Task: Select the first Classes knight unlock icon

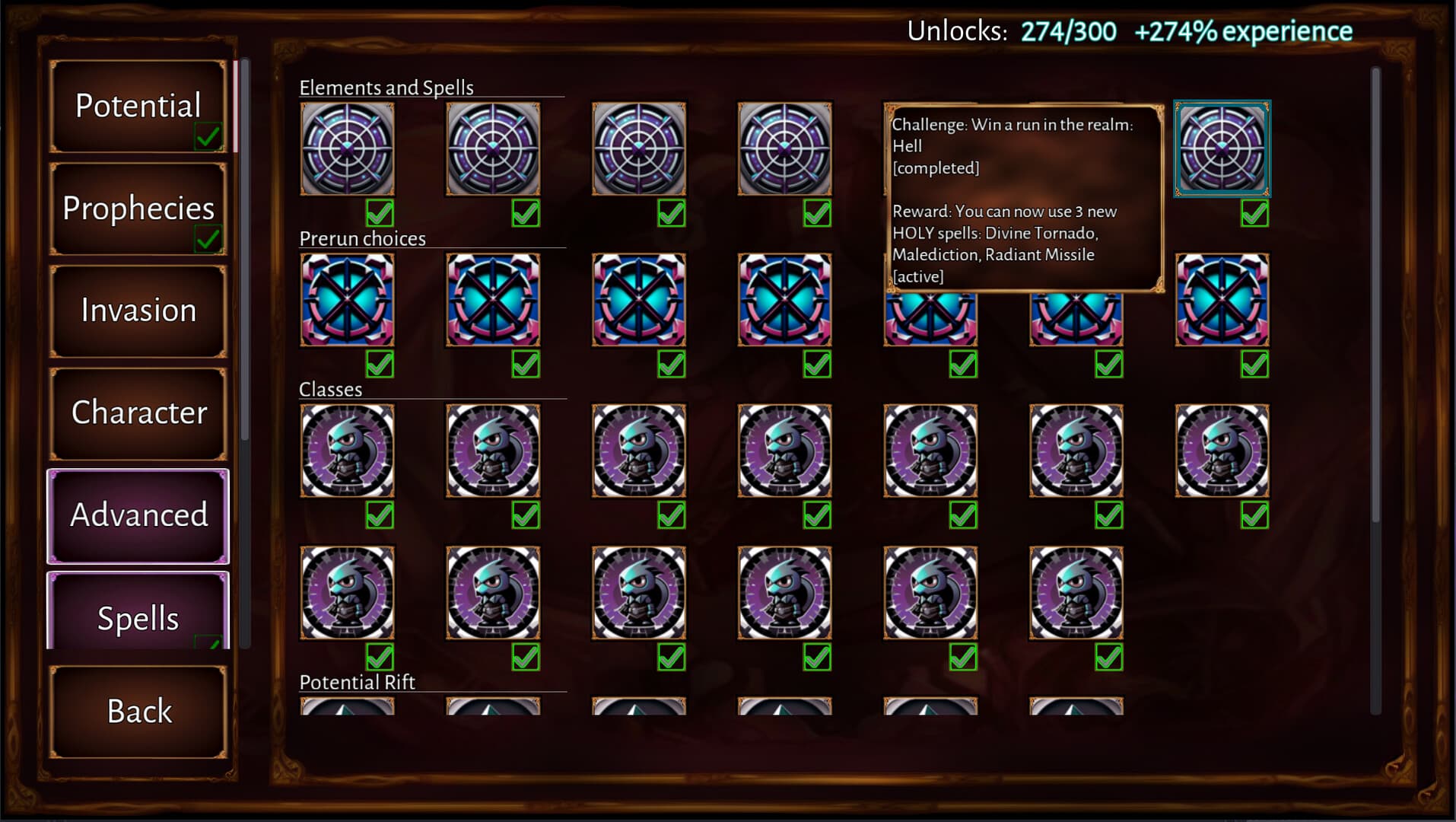Action: (348, 450)
